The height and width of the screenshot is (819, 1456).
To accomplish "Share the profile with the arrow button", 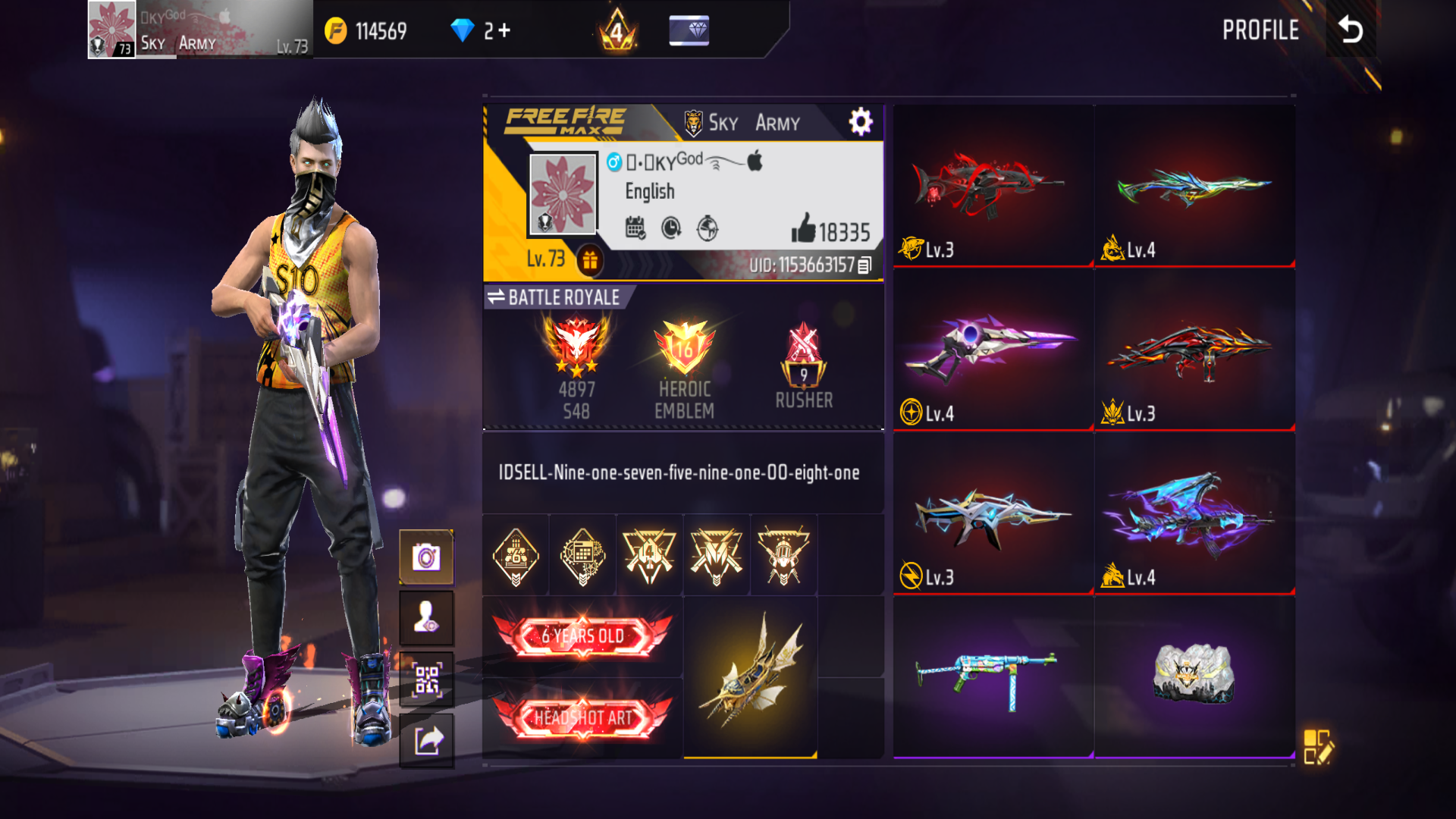I will coord(426,740).
